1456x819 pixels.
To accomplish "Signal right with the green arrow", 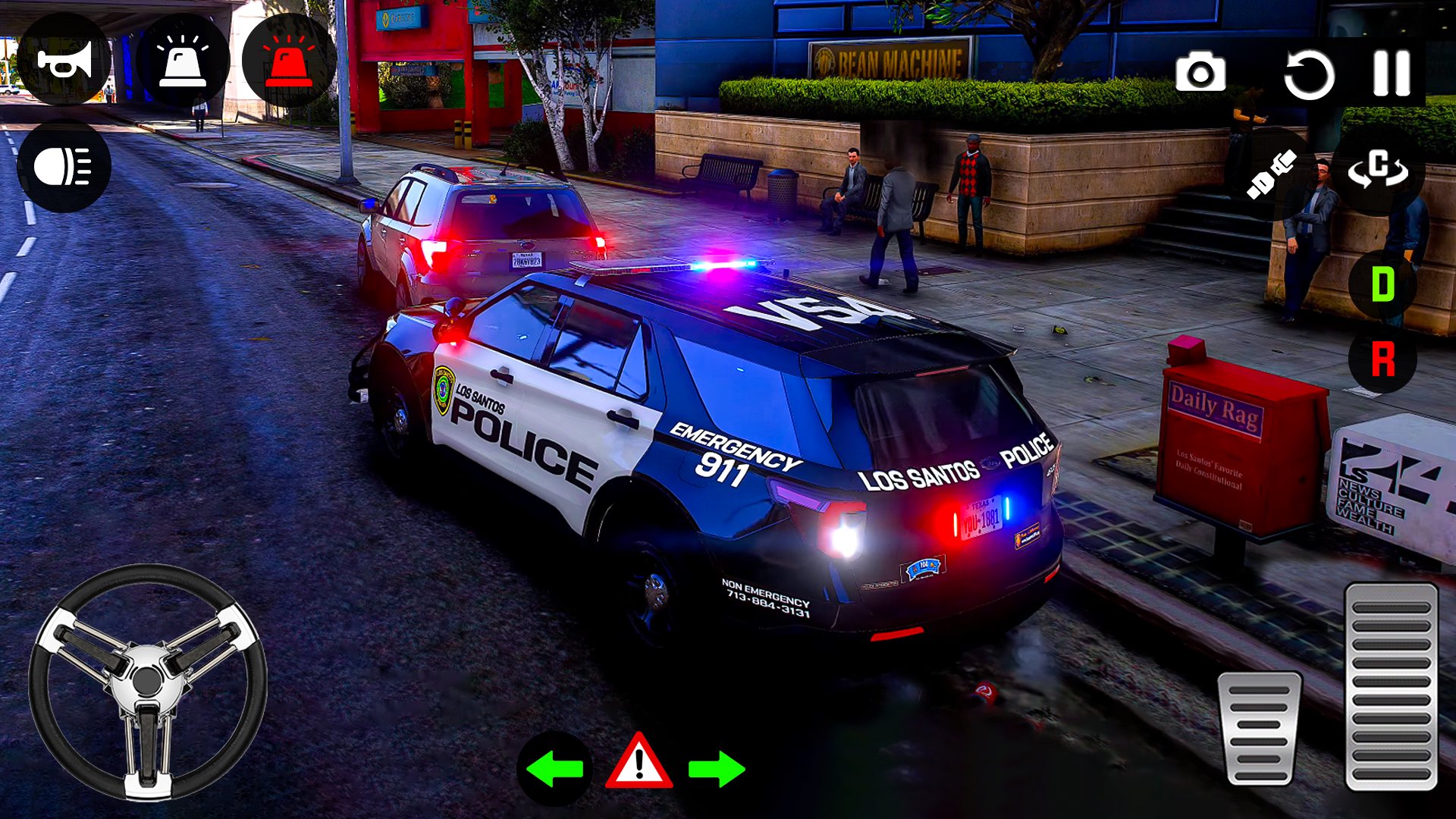I will click(717, 769).
